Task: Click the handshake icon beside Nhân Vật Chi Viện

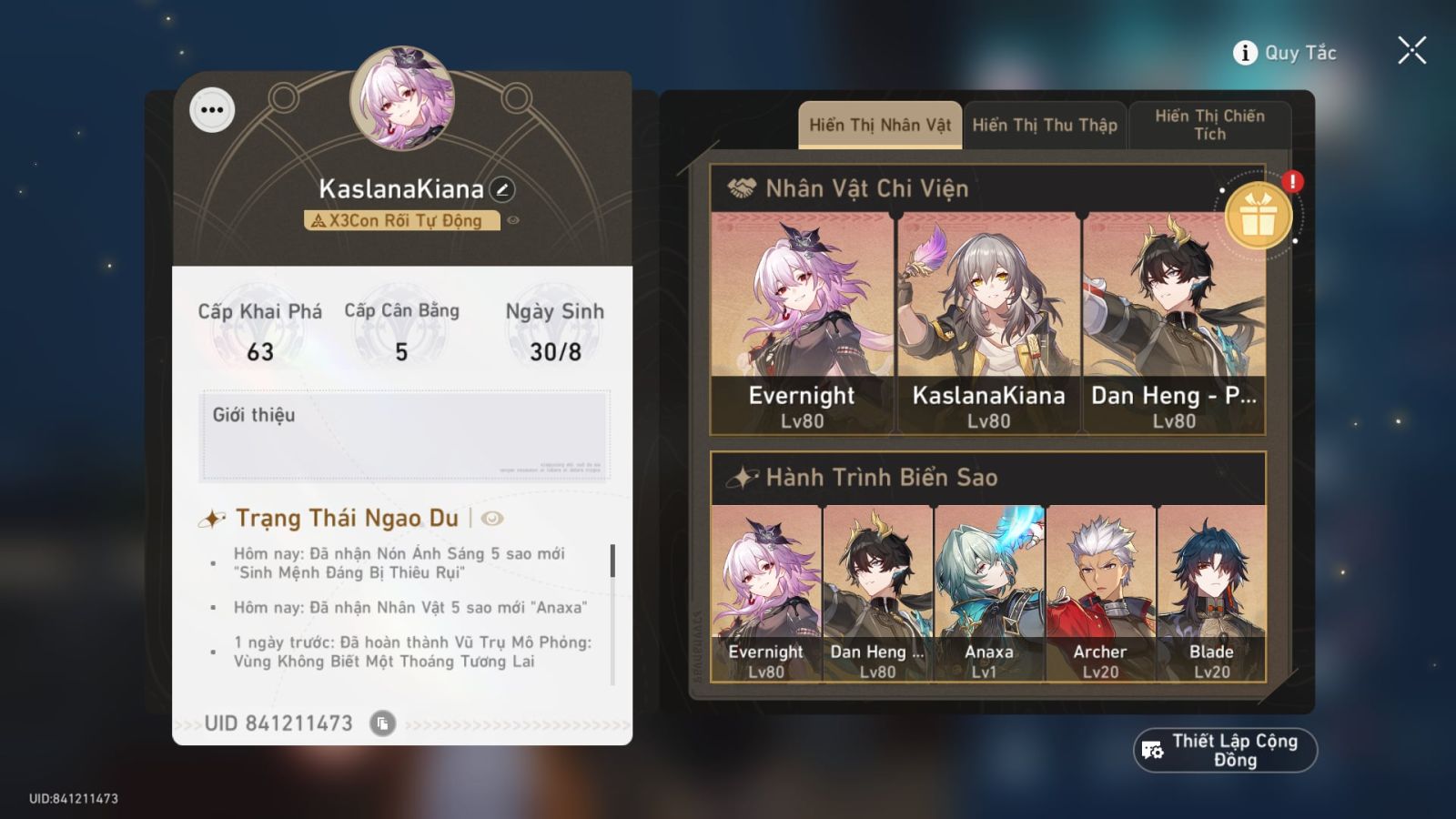Action: [743, 188]
